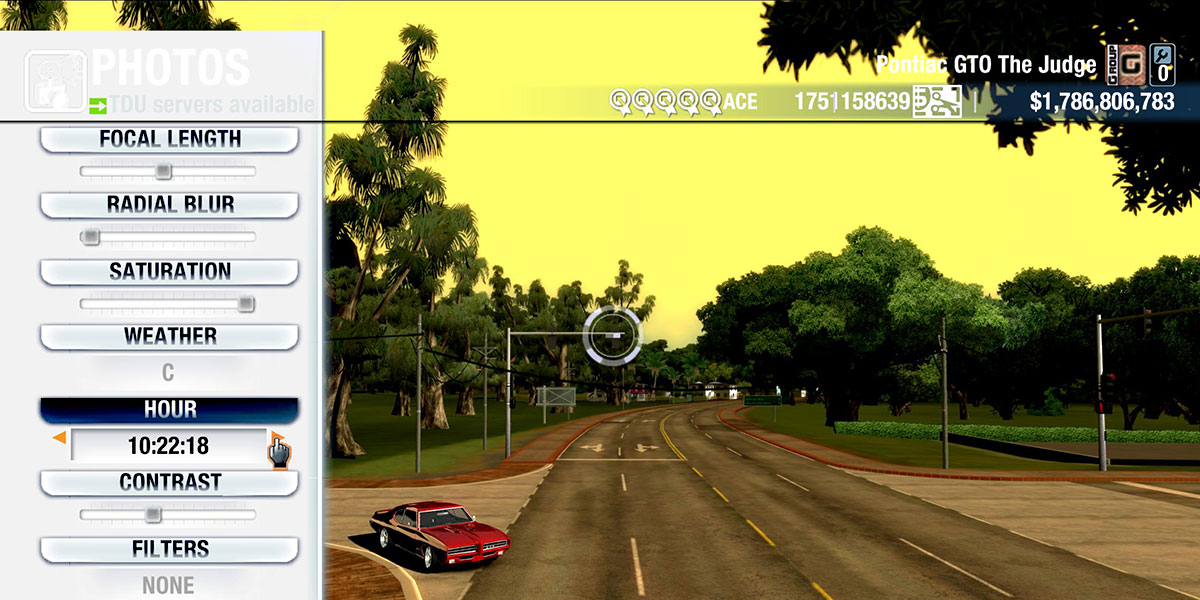Click the Photos camera icon
Viewport: 1200px width, 600px height.
(x=53, y=81)
